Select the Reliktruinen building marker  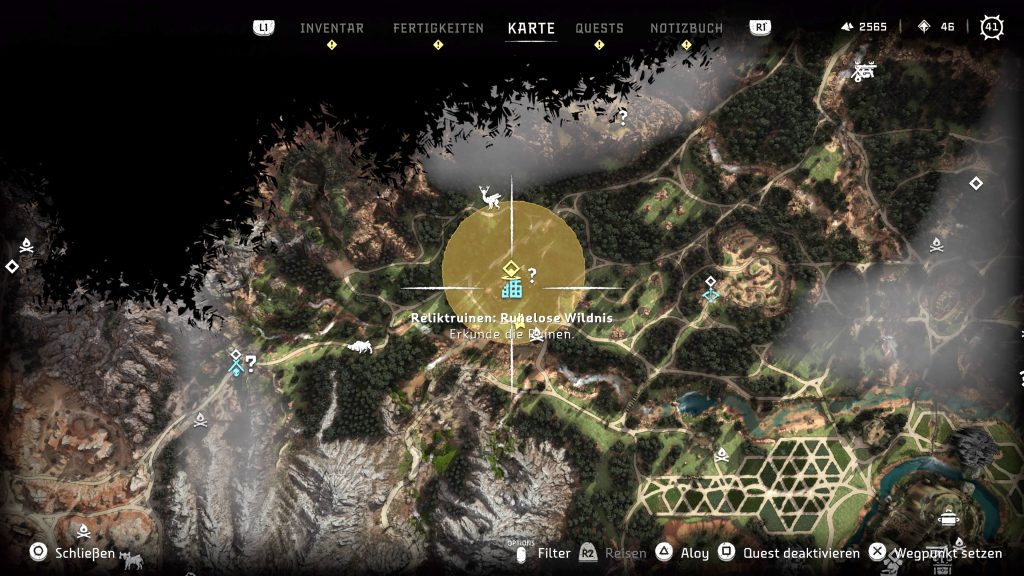coord(512,289)
